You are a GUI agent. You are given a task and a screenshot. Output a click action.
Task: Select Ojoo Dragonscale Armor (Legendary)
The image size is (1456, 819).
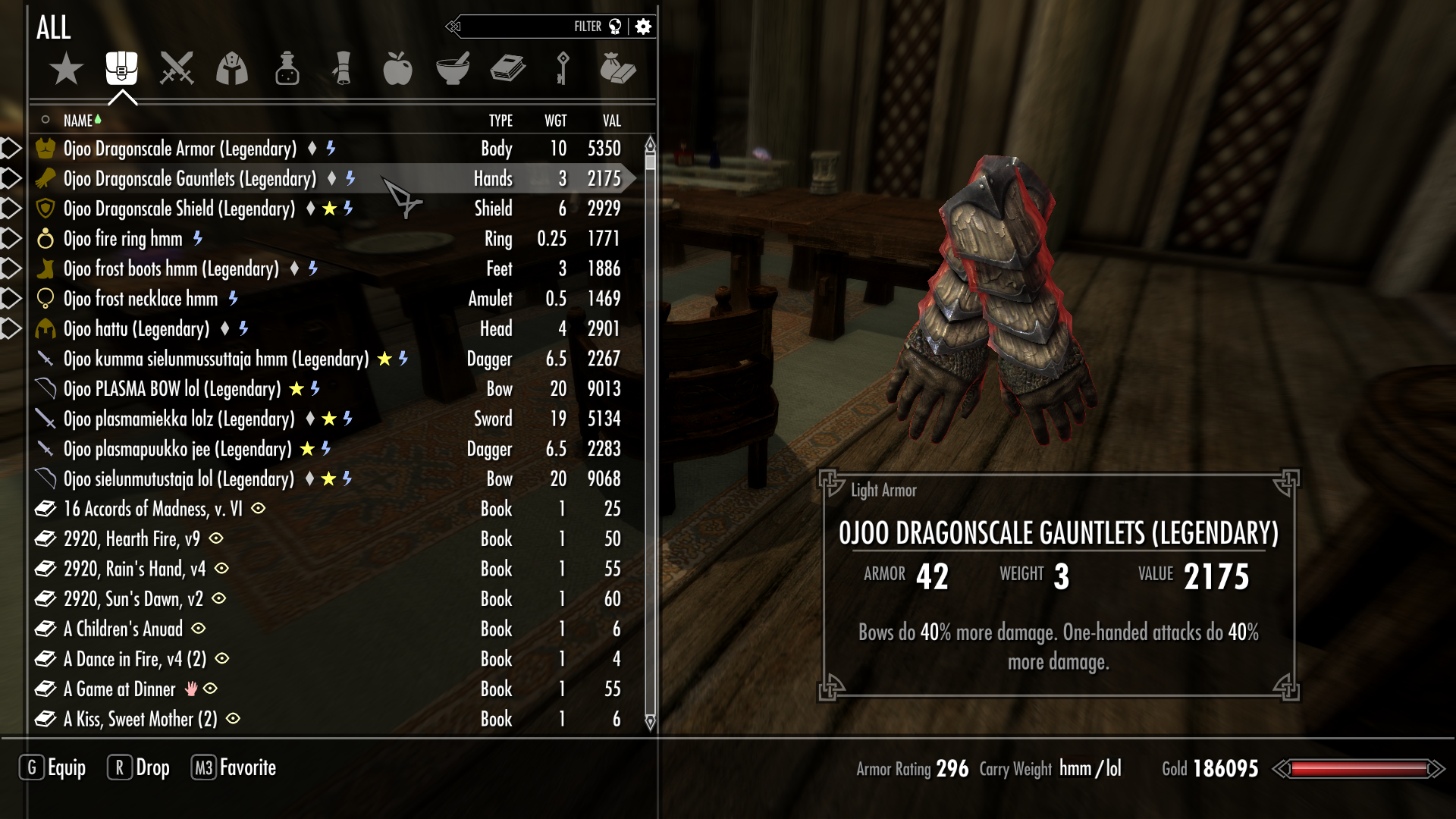coord(180,149)
